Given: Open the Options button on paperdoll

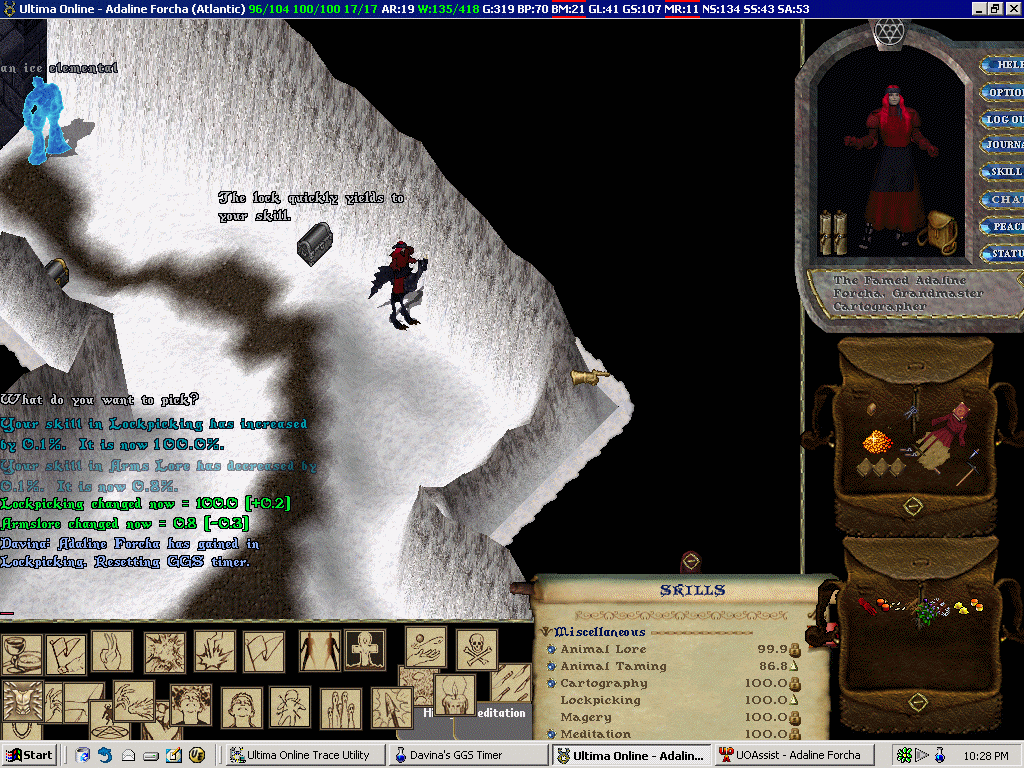Looking at the screenshot, I should pos(1004,92).
